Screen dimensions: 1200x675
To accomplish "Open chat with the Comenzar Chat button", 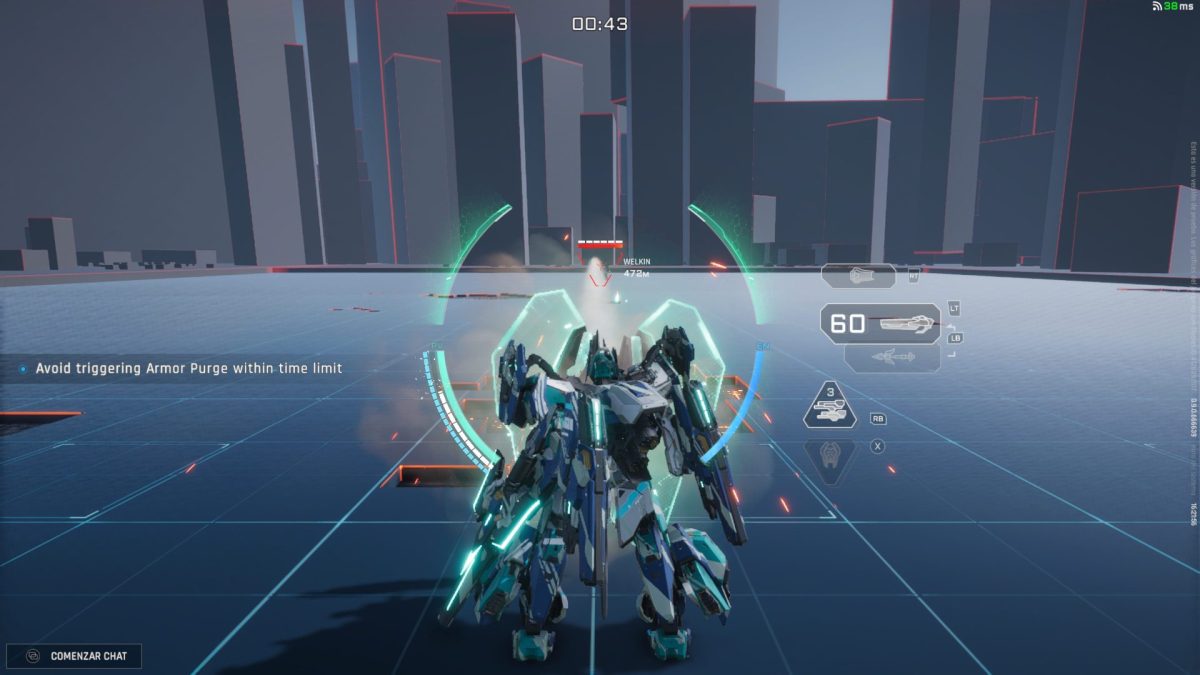I will pyautogui.click(x=74, y=656).
